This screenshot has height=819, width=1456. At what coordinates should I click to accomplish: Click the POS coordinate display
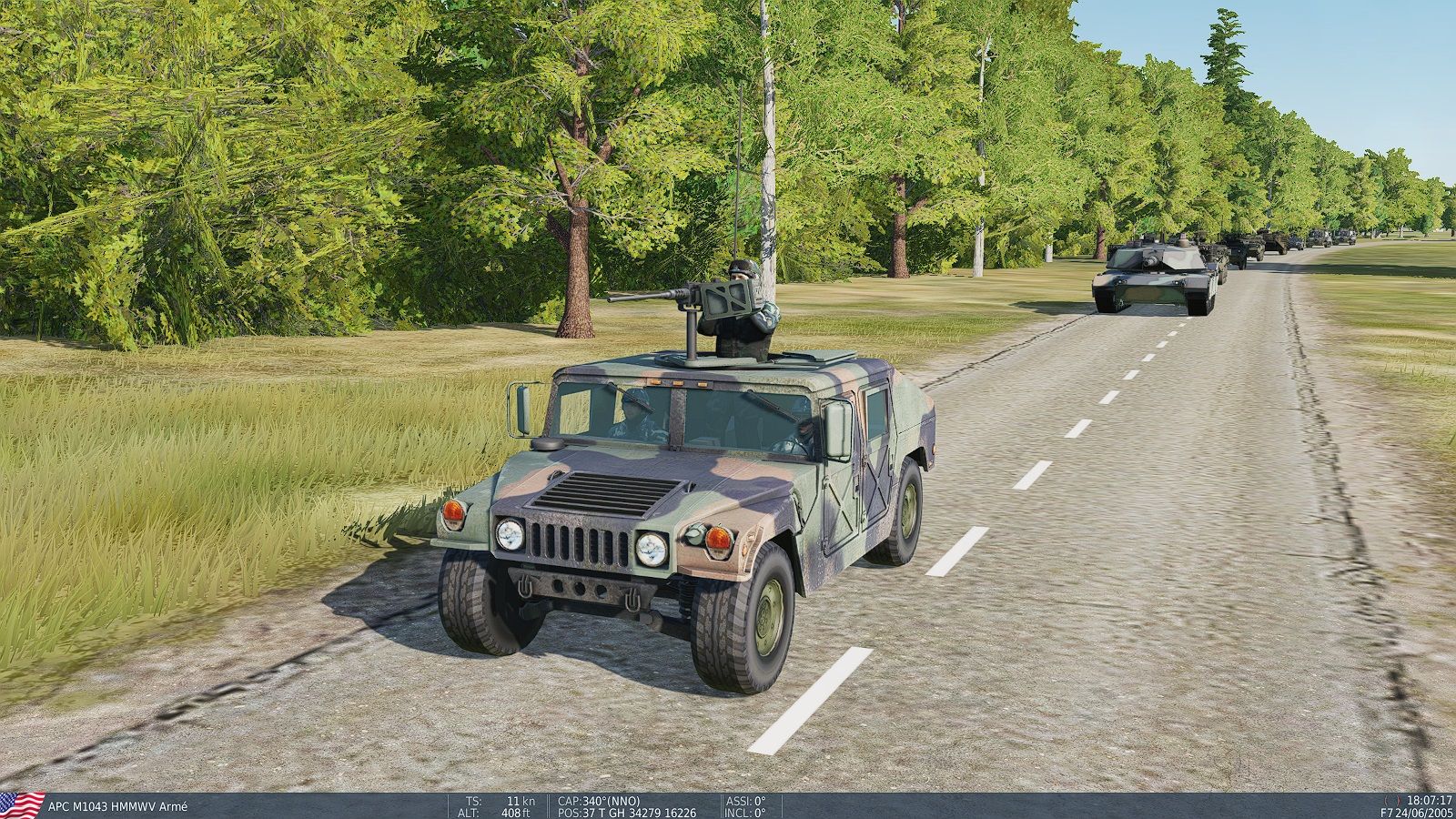(626, 810)
